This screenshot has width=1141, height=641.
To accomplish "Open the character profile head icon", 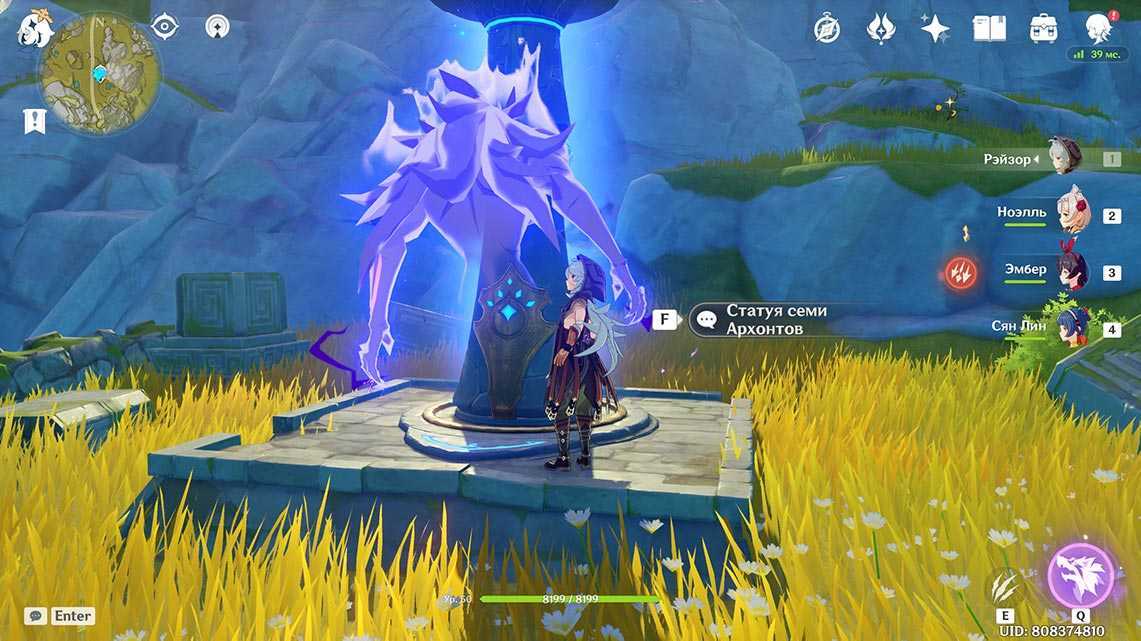I will 1098,27.
